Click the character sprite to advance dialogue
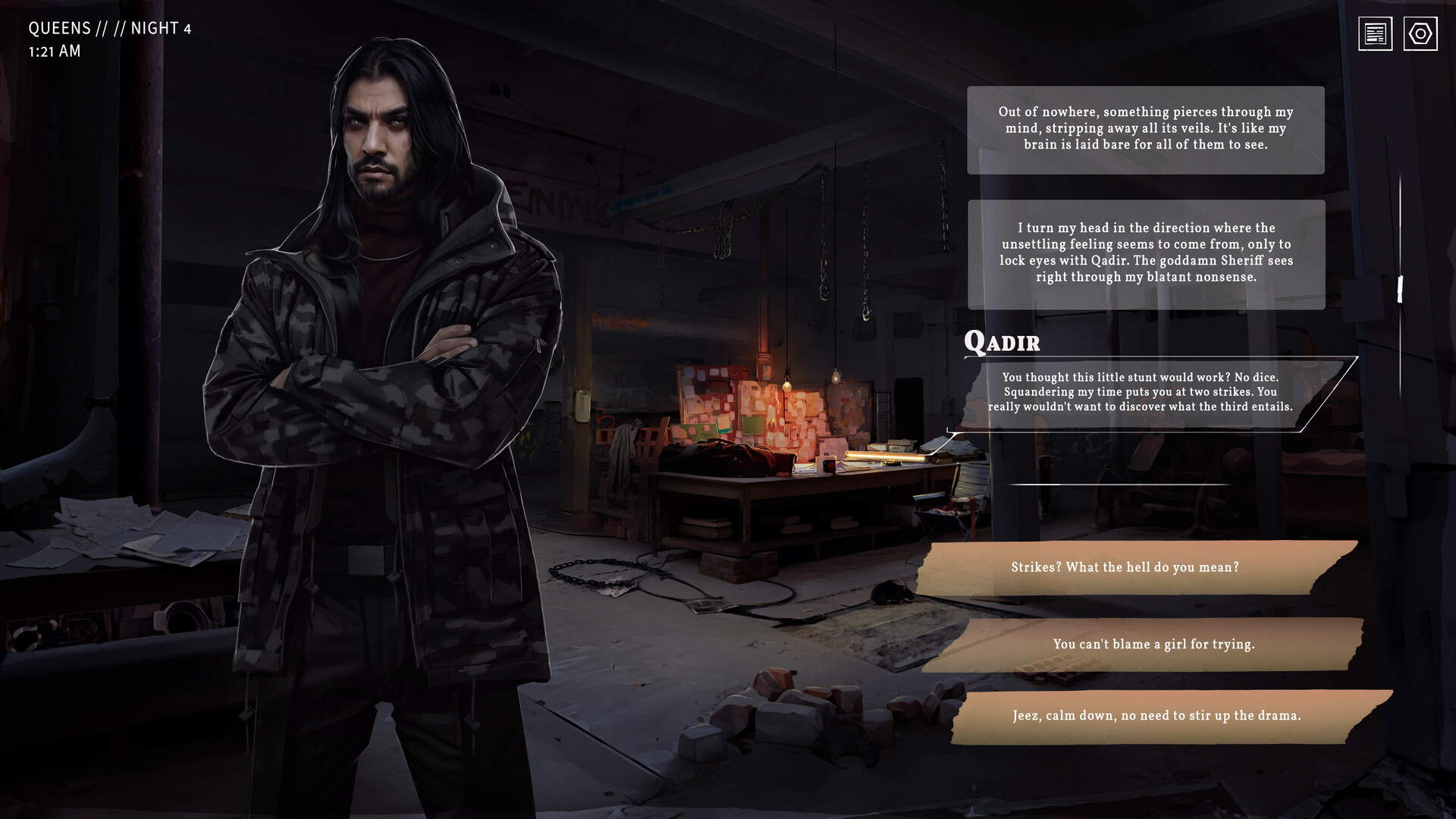1456x819 pixels. click(x=379, y=379)
